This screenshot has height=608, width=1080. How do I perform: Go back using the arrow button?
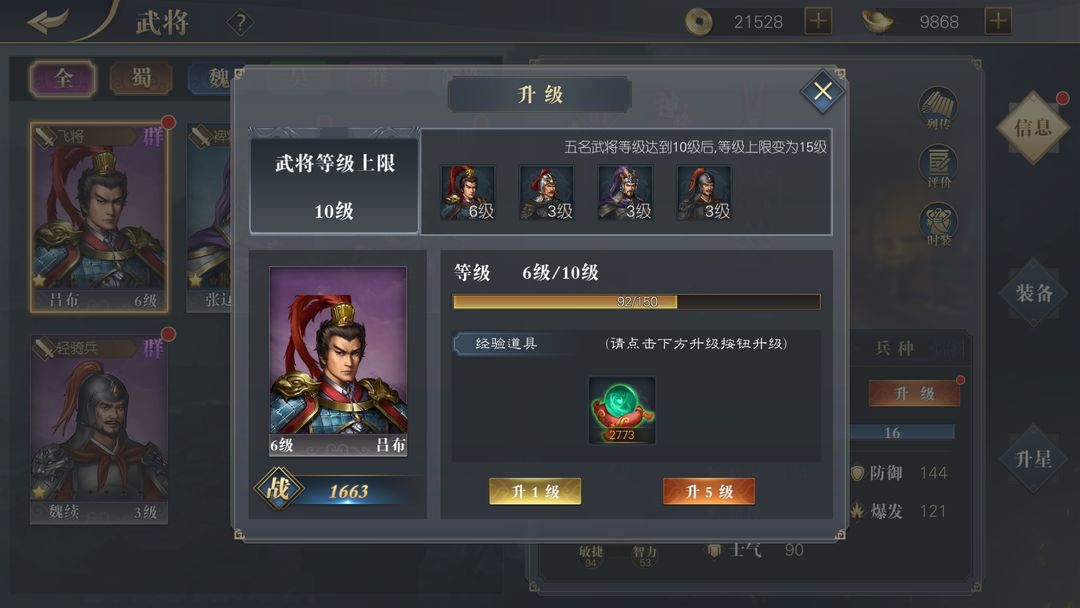[x=48, y=22]
